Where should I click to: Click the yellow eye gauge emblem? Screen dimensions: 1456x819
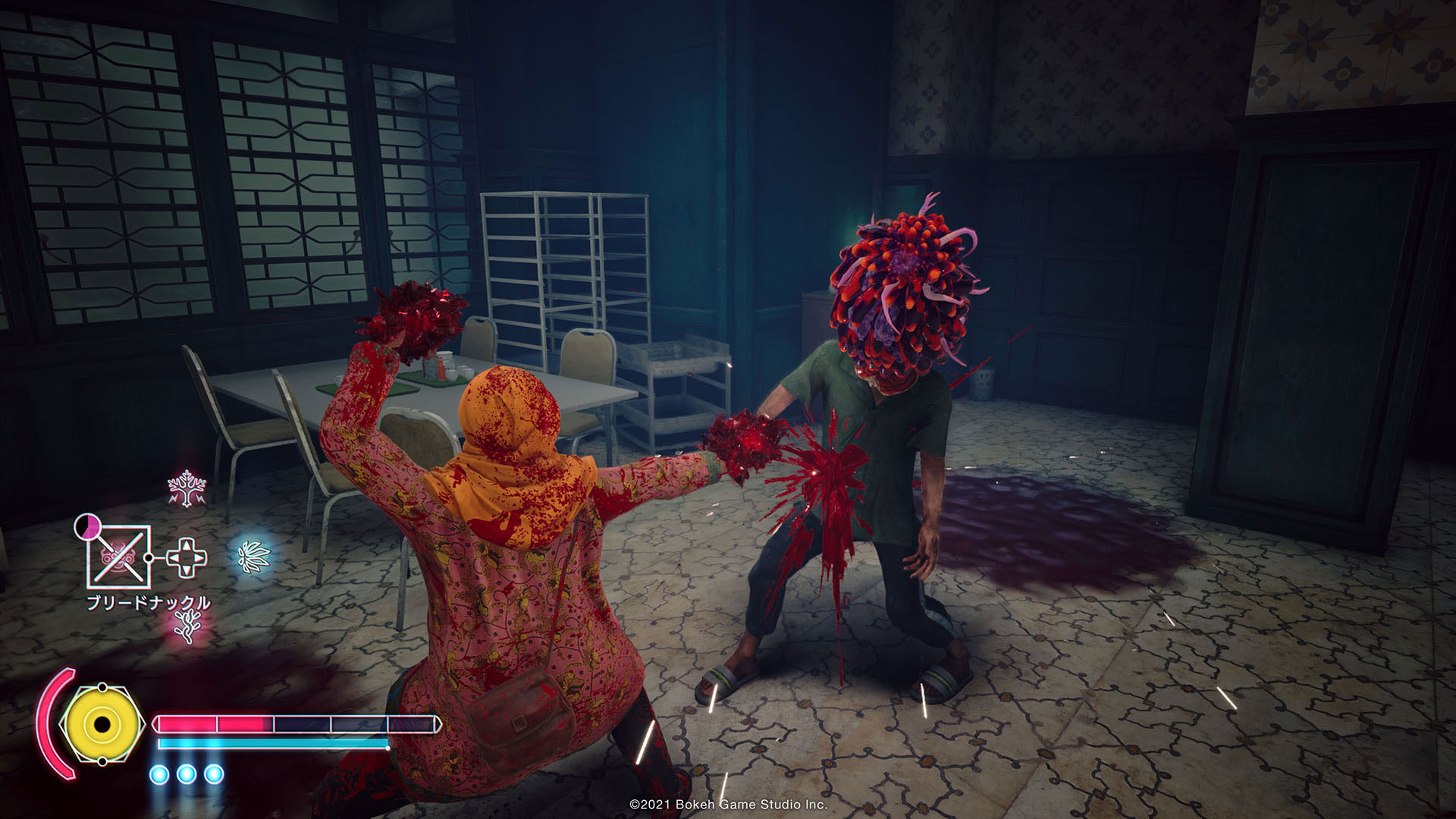coord(102,723)
